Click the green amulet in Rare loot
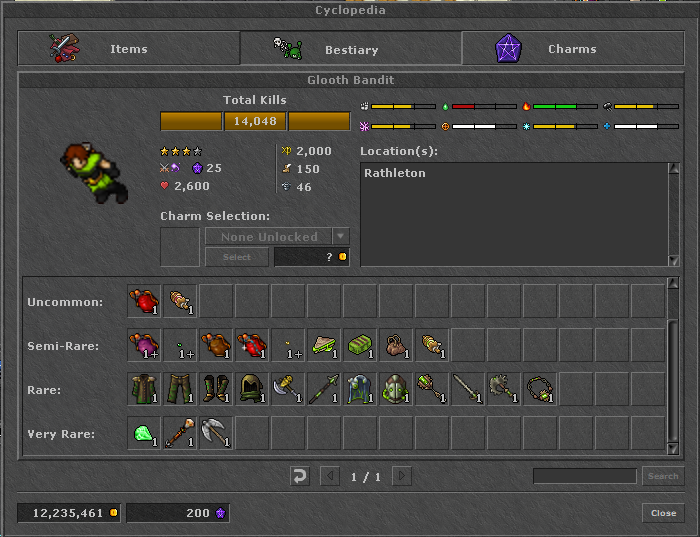This screenshot has width=700, height=537. (540, 389)
